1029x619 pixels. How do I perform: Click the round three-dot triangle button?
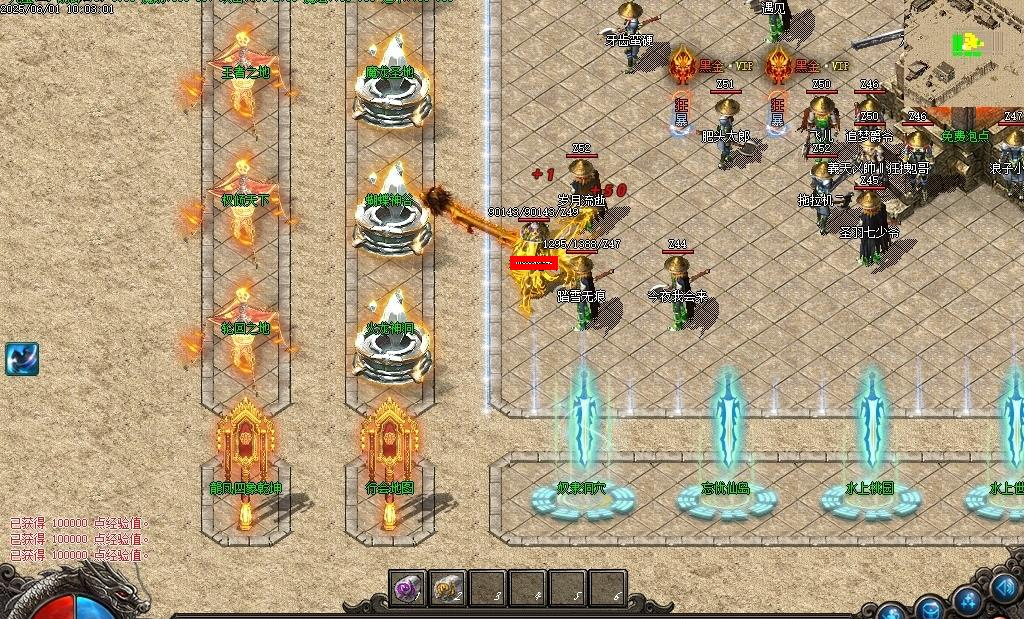point(968,601)
